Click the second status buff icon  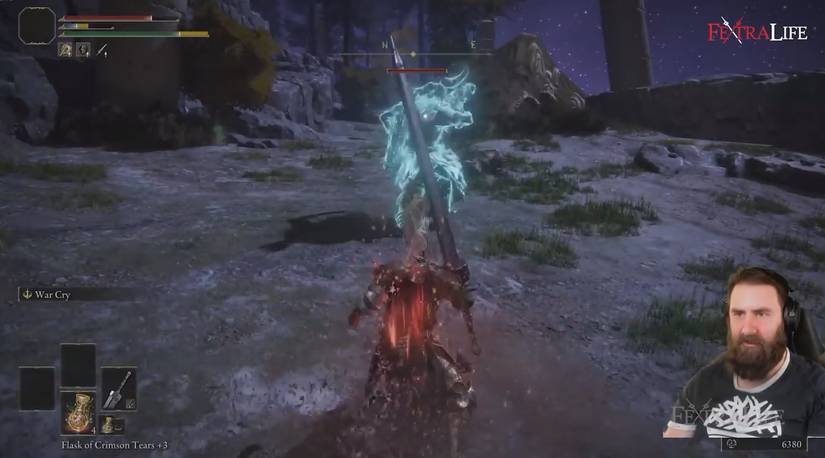83,48
